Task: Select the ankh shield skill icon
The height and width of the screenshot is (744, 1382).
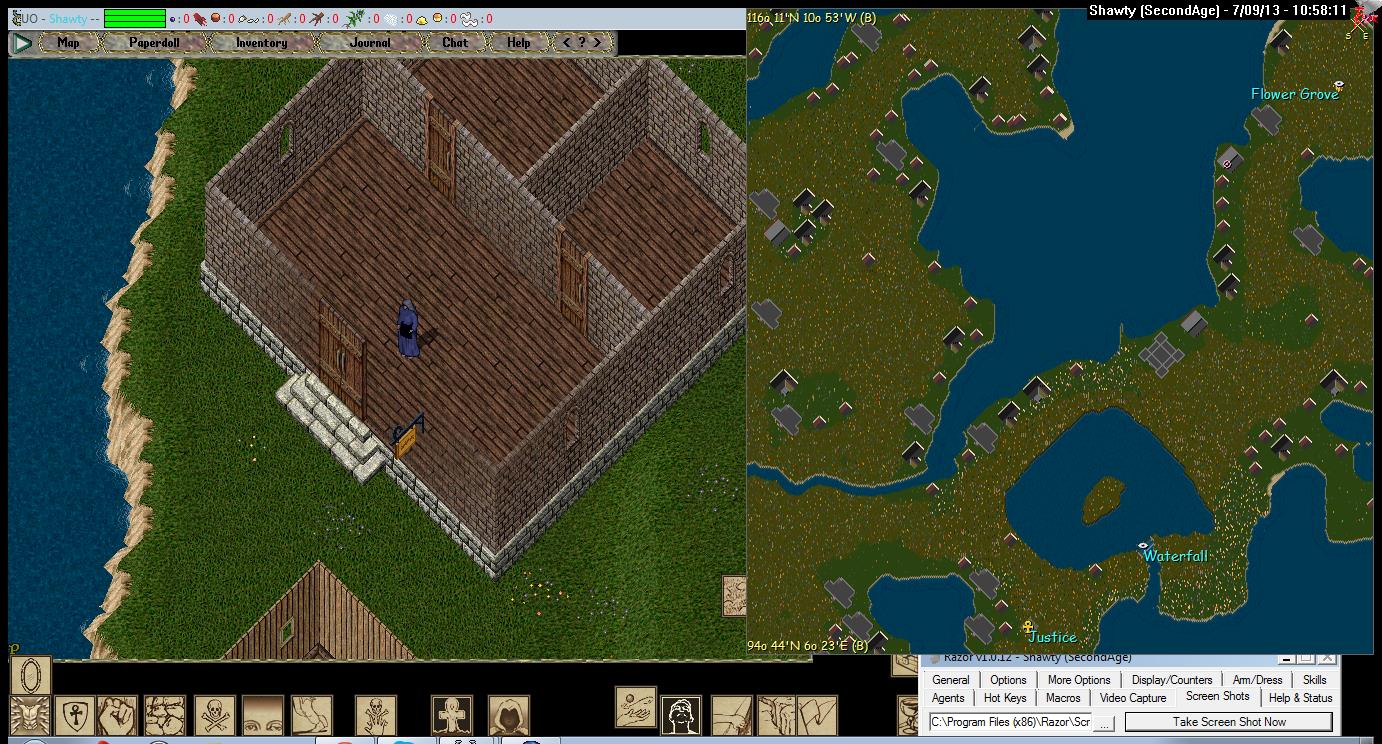Action: tap(74, 714)
